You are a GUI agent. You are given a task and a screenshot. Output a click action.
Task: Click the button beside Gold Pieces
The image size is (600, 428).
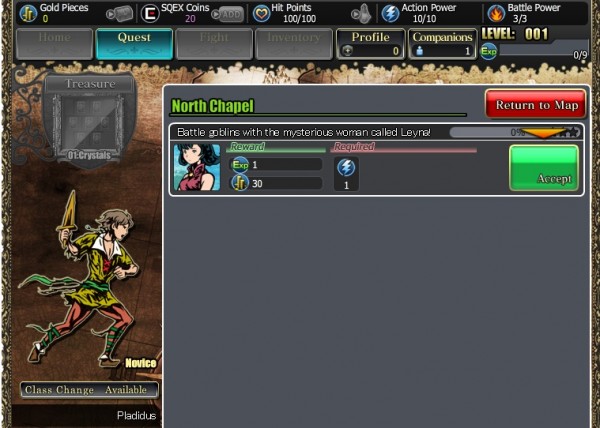click(120, 14)
